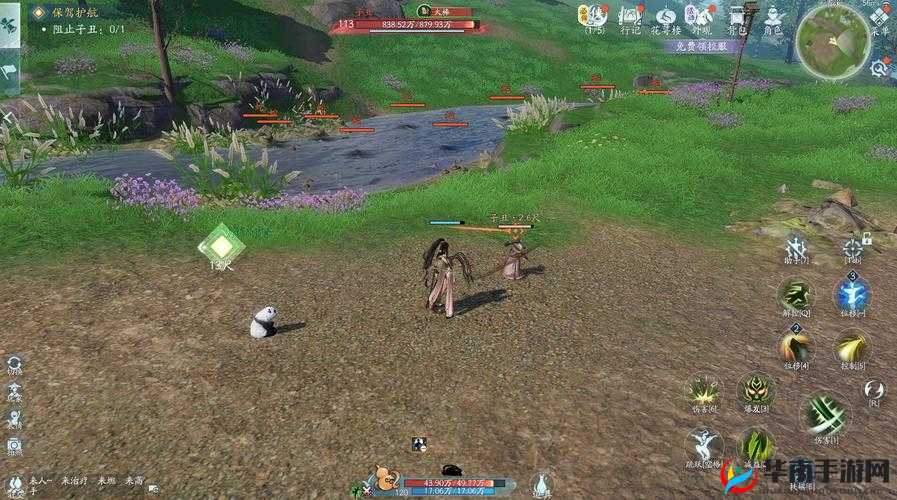Activate the 解控 [Q] skill
The image size is (897, 500).
pos(796,295)
